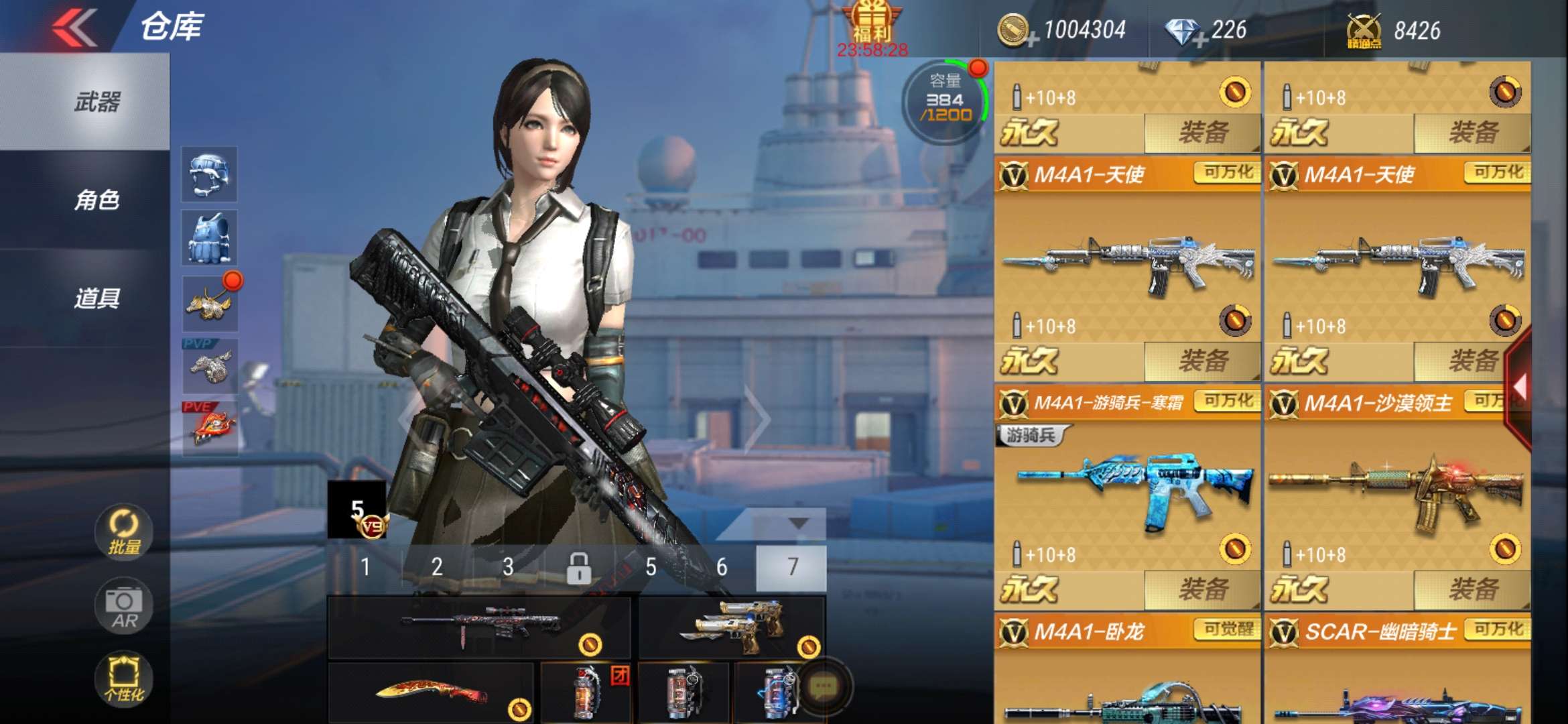Select the equipped dual pistols slot
1568x724 pixels.
(x=732, y=627)
